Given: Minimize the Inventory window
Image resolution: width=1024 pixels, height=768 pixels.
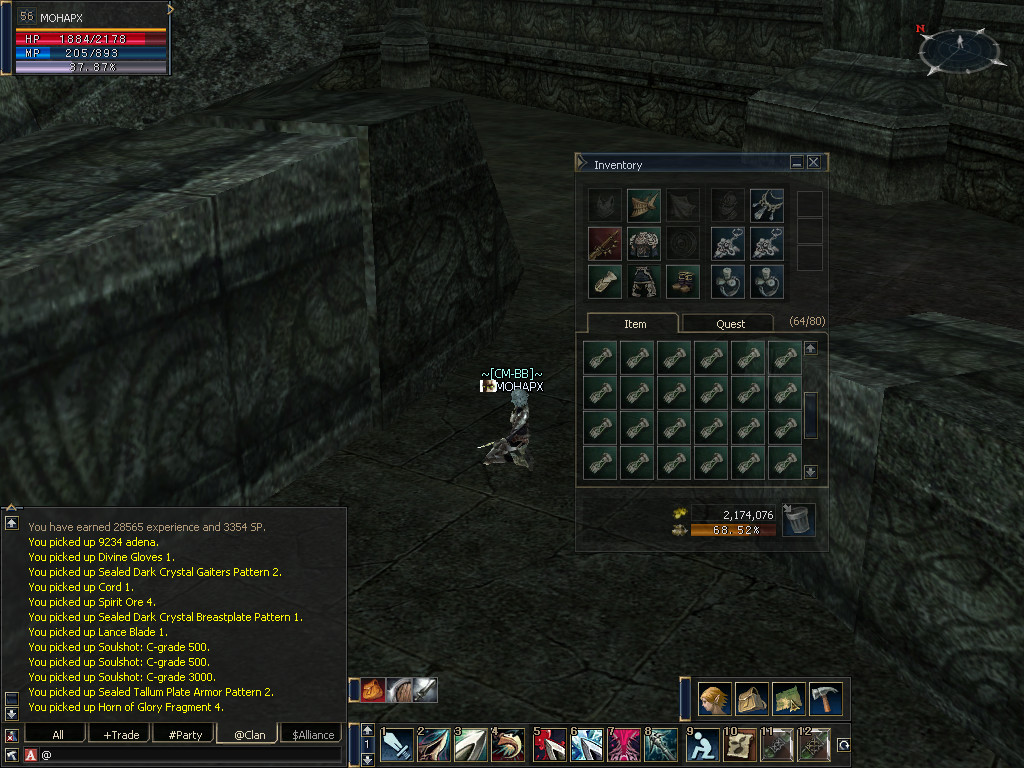Looking at the screenshot, I should (x=797, y=162).
